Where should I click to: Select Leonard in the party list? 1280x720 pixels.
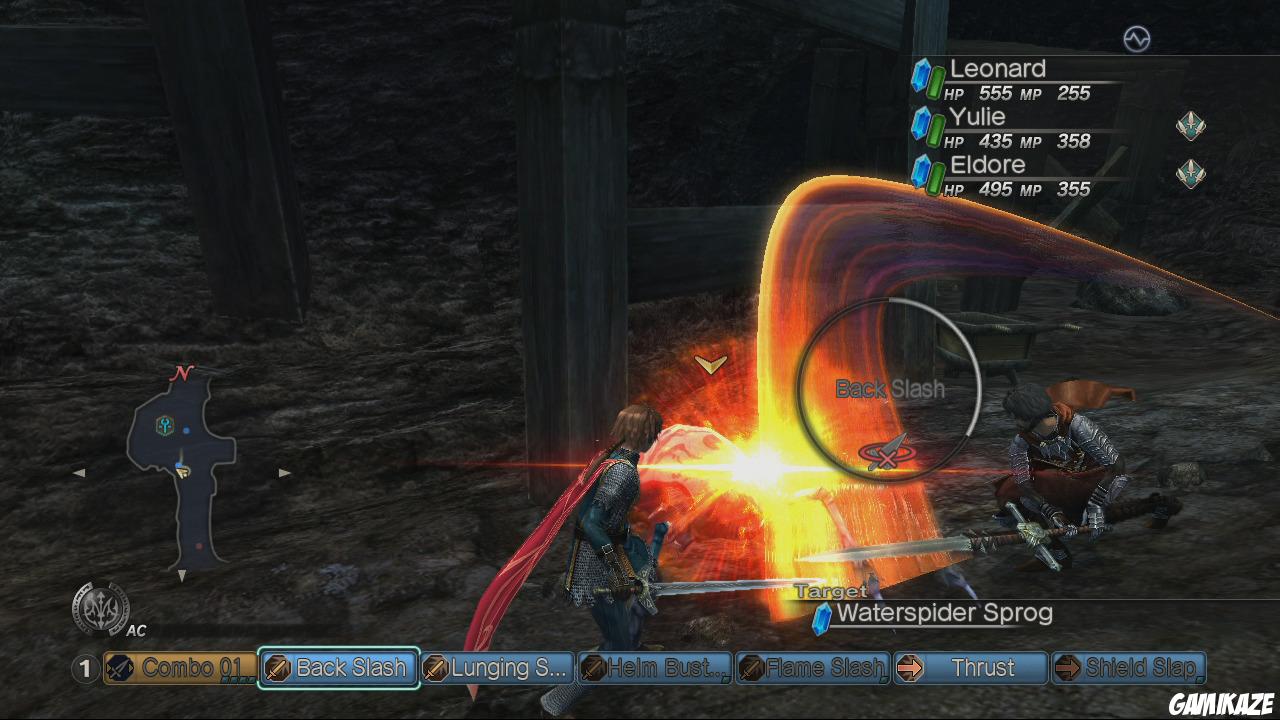coord(997,69)
